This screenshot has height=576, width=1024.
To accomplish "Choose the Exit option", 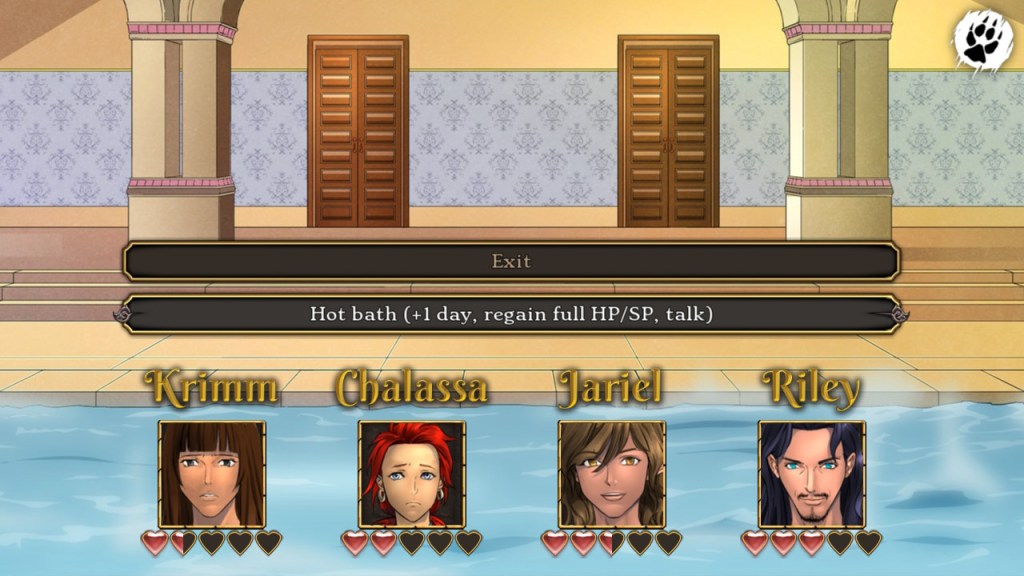I will pyautogui.click(x=511, y=262).
